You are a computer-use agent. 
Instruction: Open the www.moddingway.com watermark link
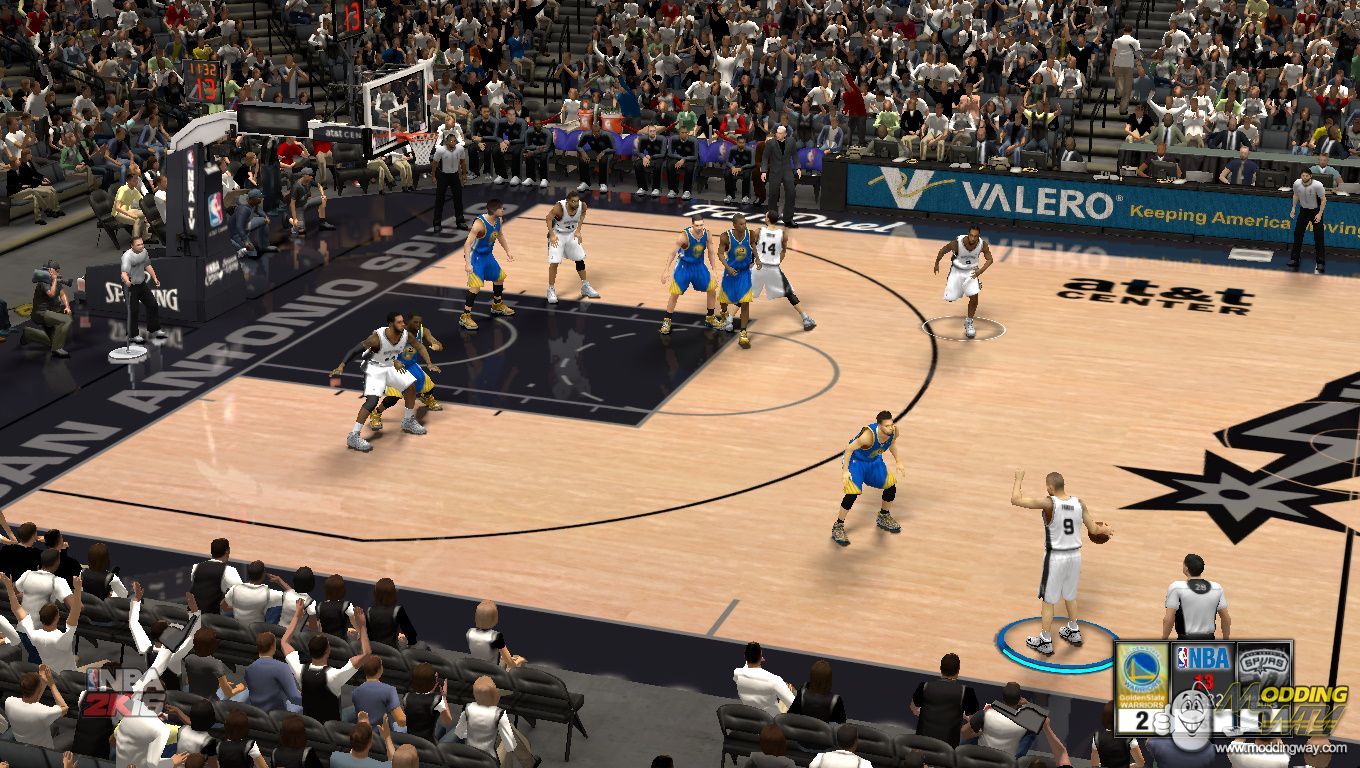[1281, 748]
